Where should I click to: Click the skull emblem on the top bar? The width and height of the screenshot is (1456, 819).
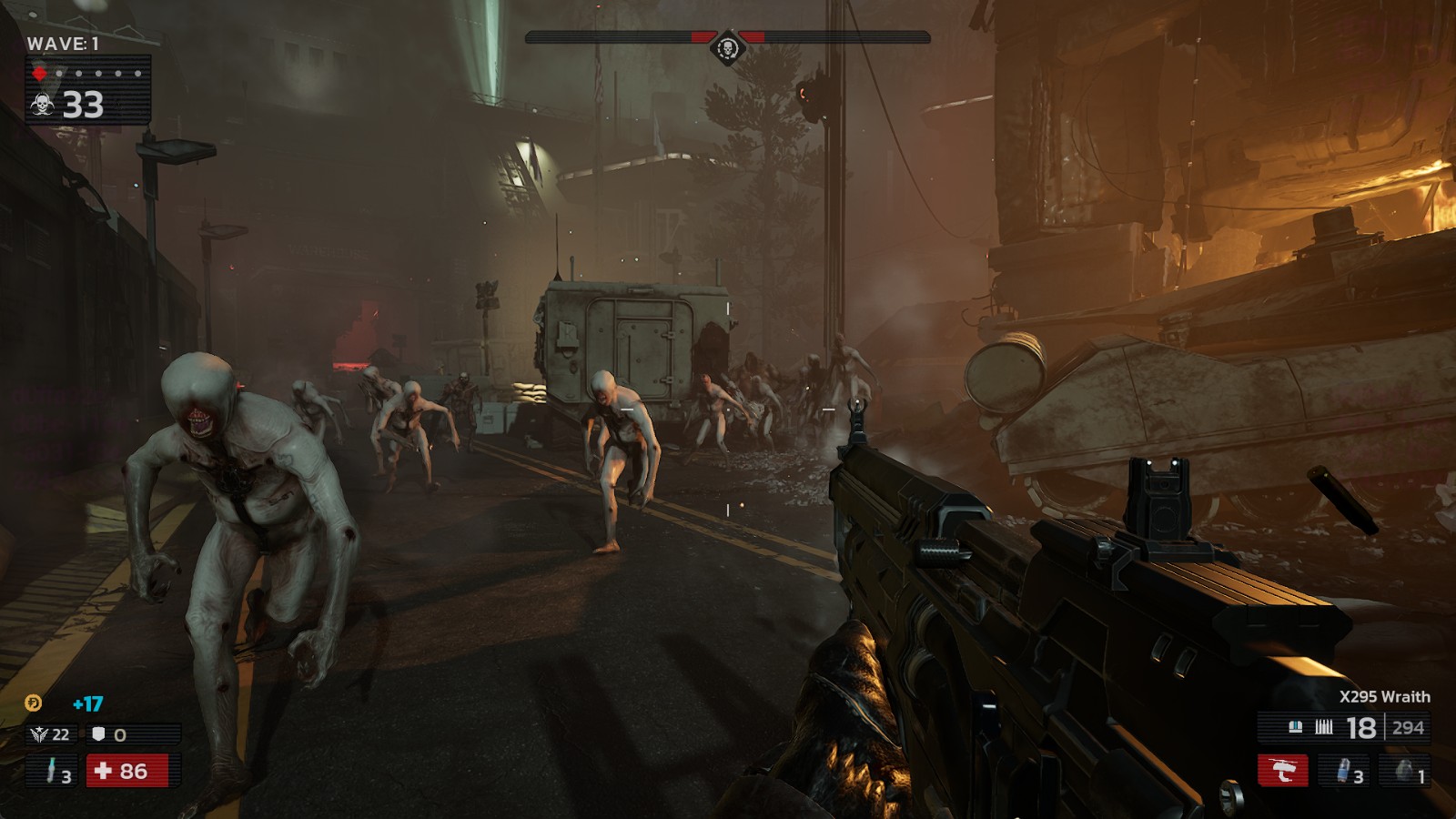click(727, 45)
